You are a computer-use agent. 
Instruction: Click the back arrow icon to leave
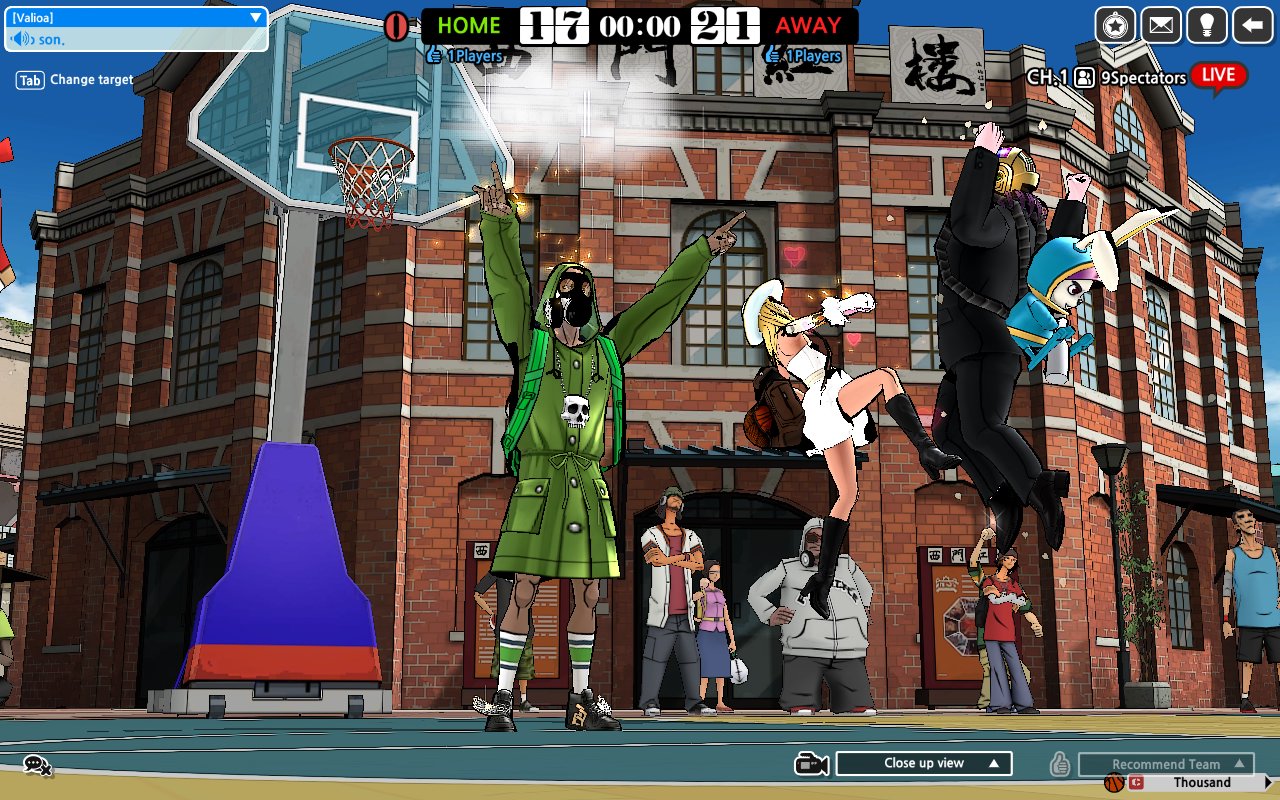(x=1251, y=25)
